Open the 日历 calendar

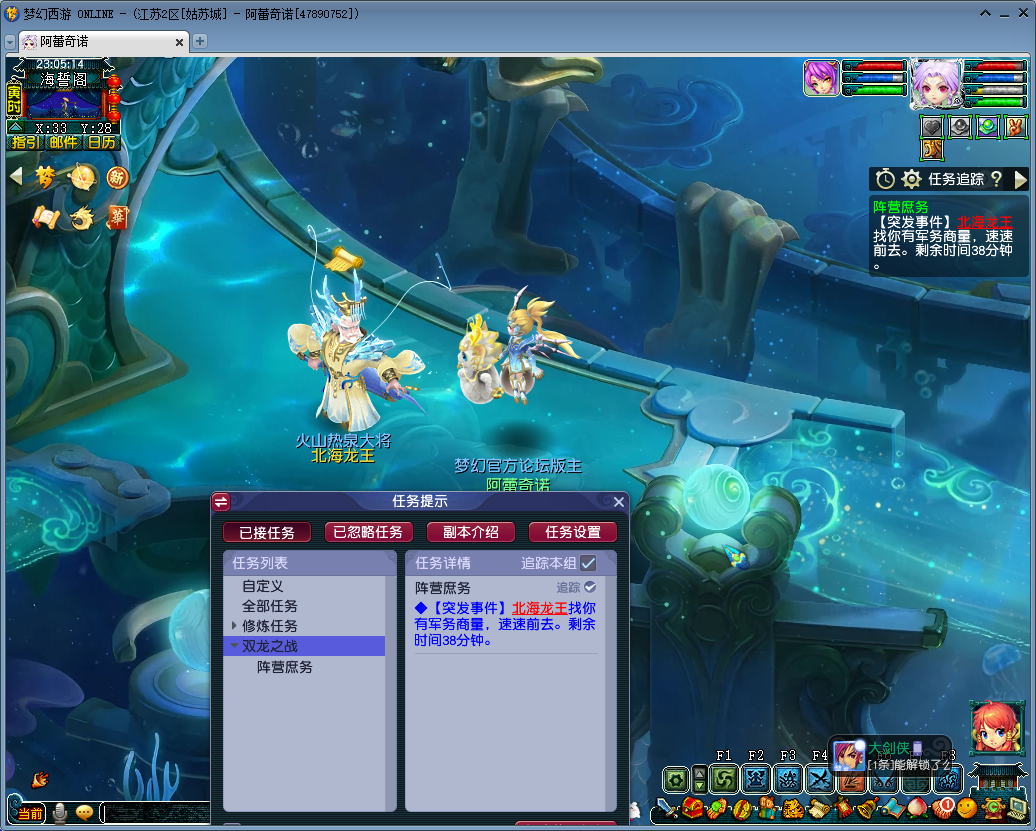click(101, 142)
